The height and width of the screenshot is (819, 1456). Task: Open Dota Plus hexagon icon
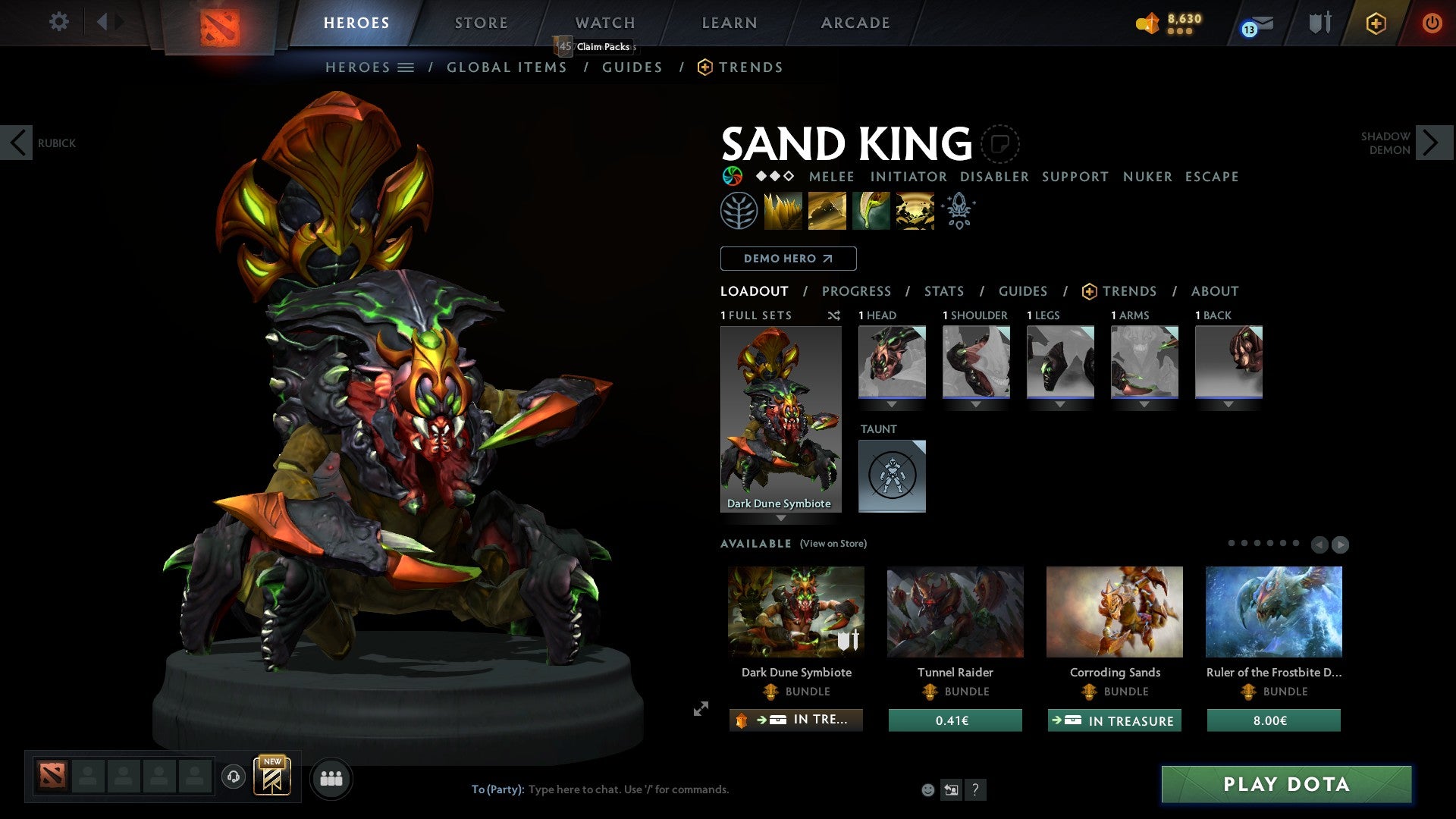(x=1375, y=23)
